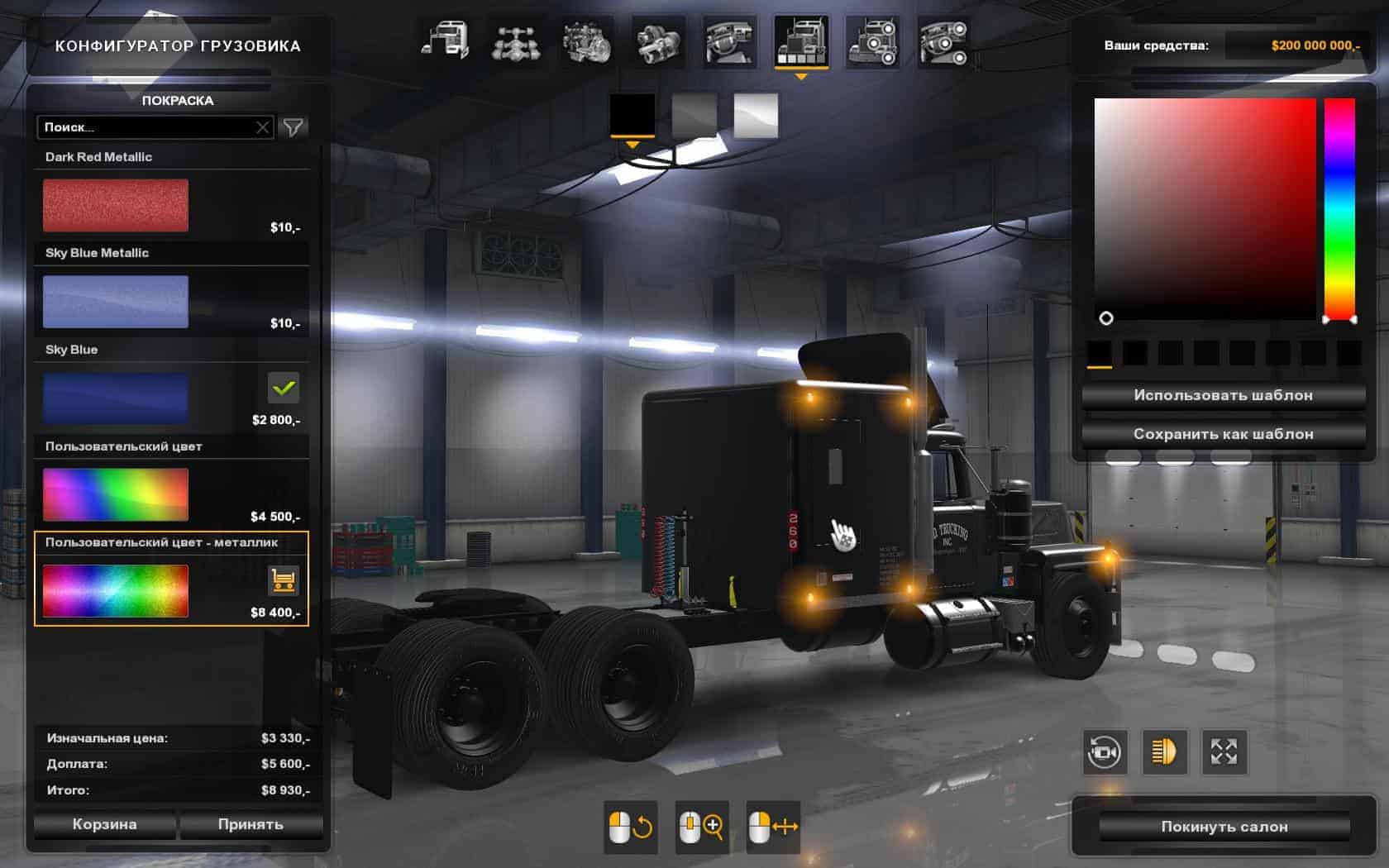
Task: Select Sky Blue Metallic paint swatch
Action: pyautogui.click(x=116, y=302)
